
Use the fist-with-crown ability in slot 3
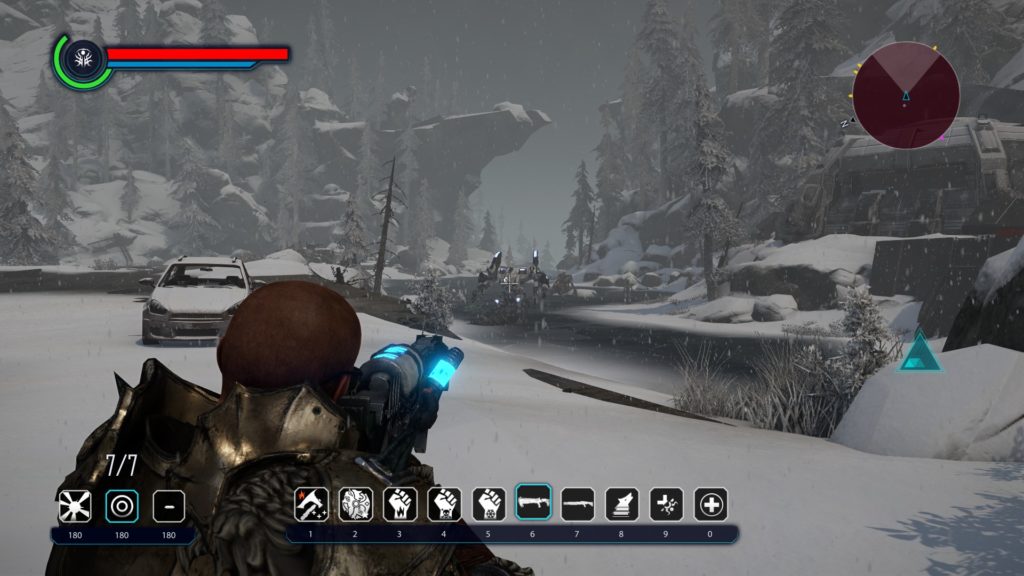click(x=400, y=504)
